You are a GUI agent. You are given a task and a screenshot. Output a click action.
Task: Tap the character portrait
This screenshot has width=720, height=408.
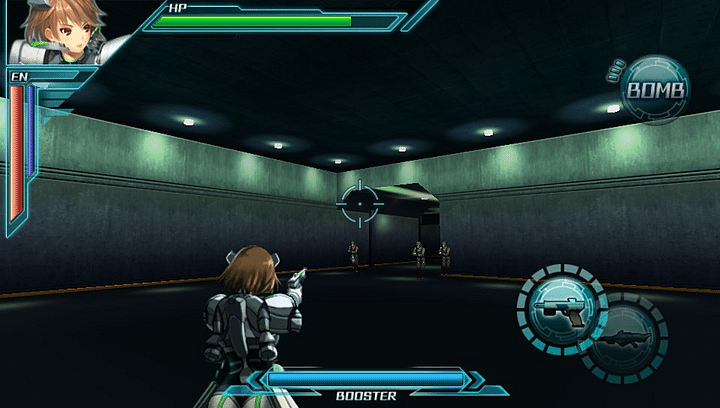pos(62,30)
